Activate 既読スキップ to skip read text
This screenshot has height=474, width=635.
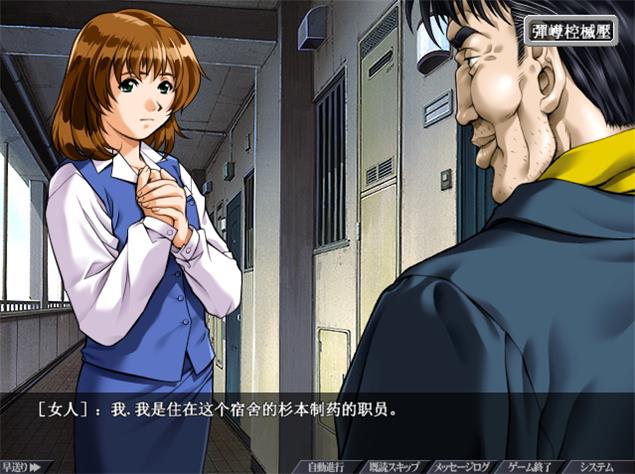point(391,466)
